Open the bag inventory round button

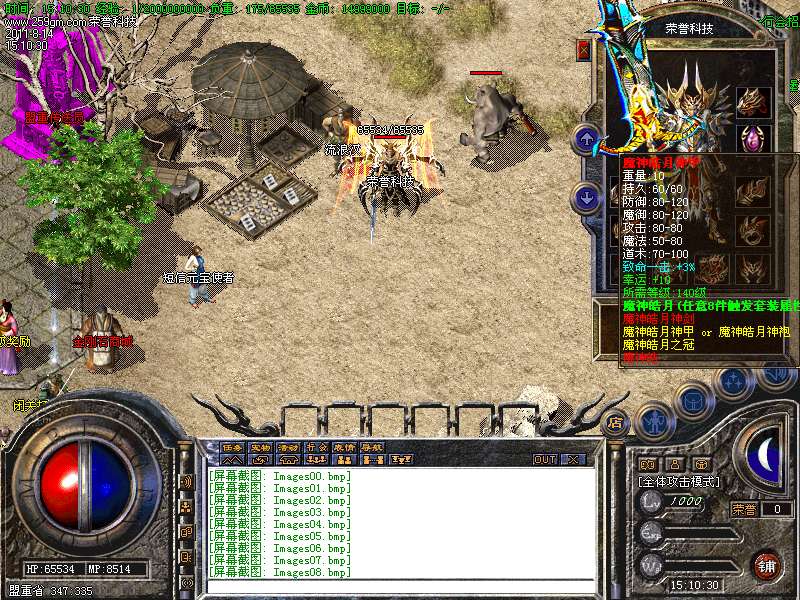(692, 400)
